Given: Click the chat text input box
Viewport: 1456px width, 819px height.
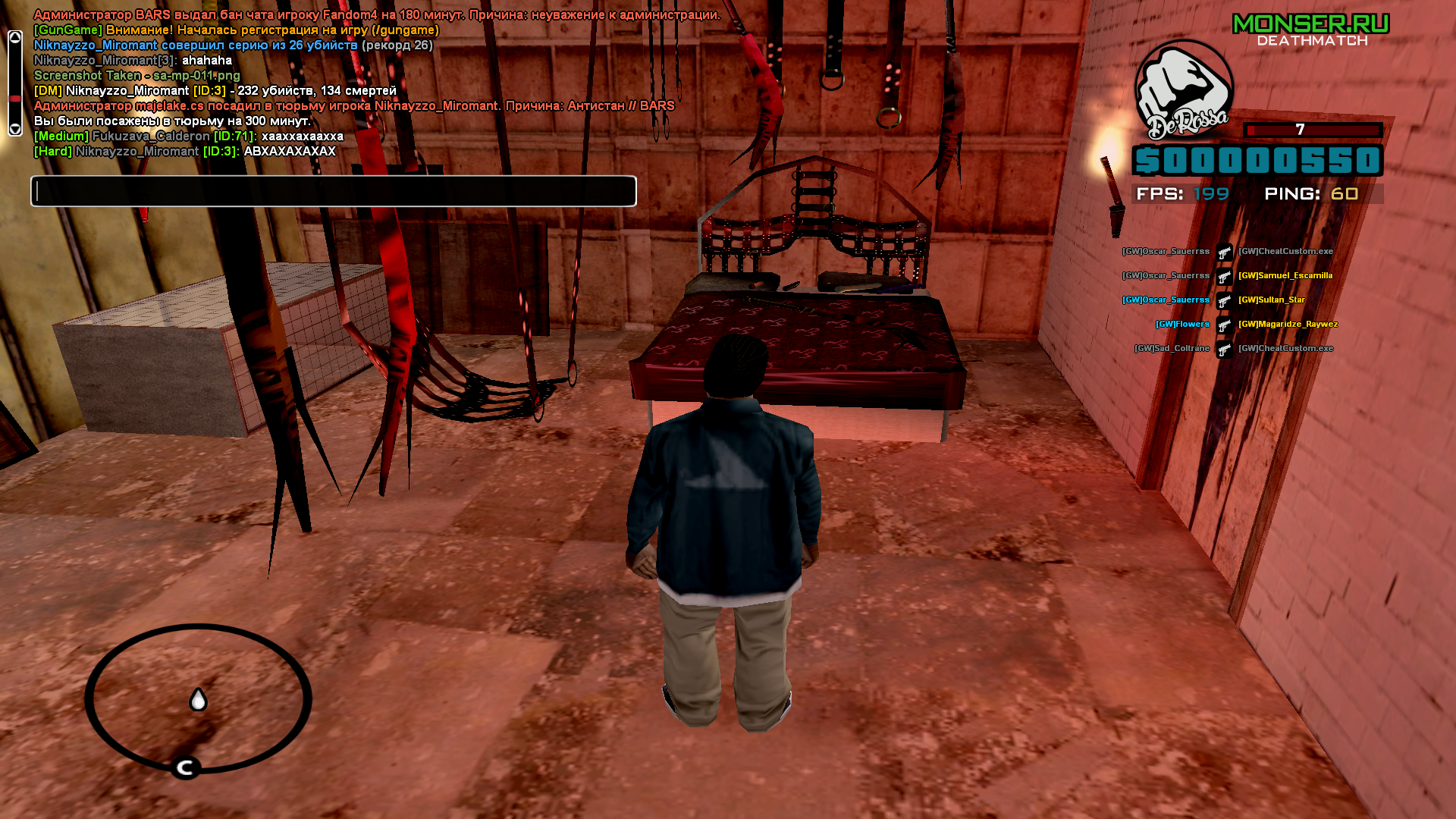Looking at the screenshot, I should (x=334, y=191).
